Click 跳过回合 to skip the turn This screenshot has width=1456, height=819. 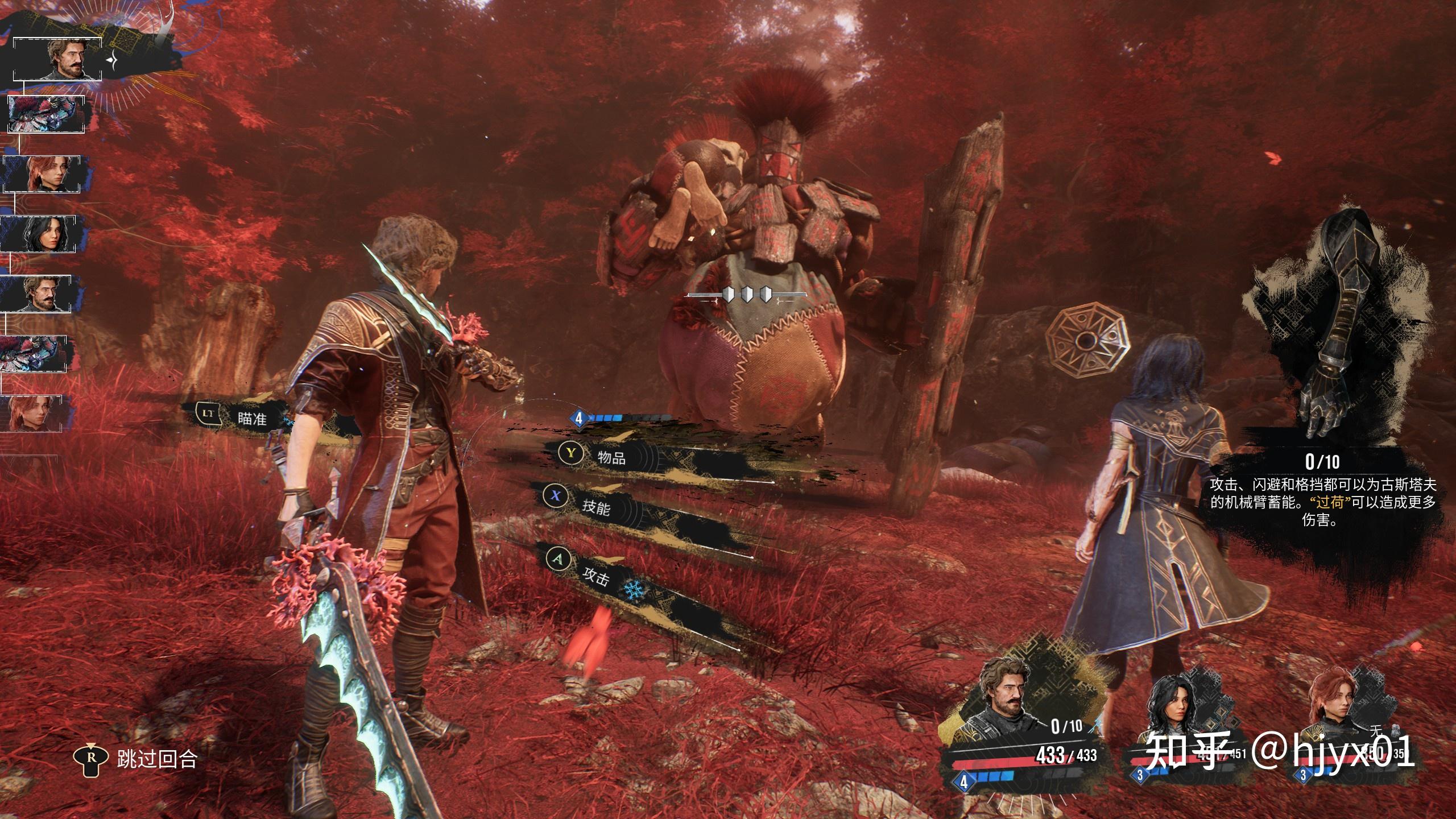(x=156, y=759)
